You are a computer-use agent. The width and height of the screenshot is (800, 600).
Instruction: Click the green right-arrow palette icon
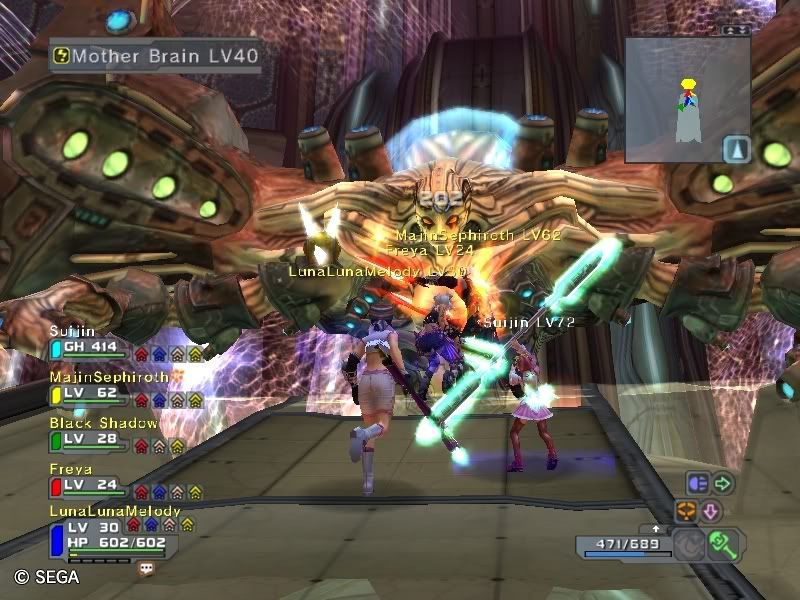click(723, 484)
